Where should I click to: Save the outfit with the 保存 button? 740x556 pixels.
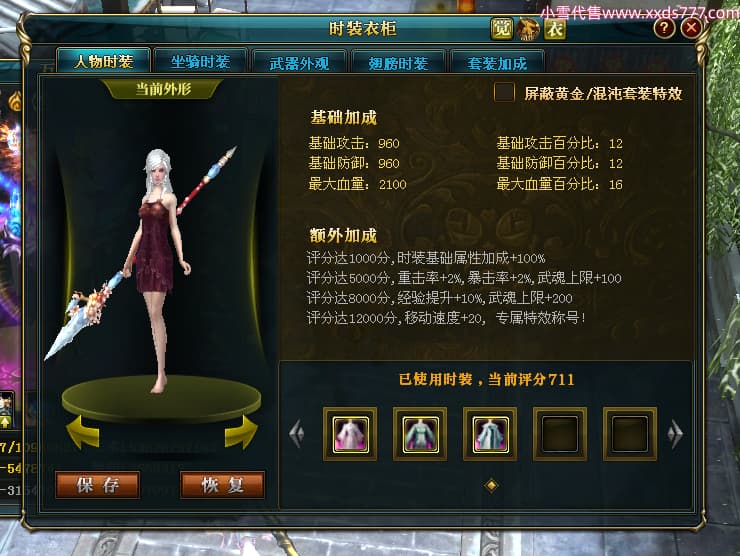[97, 485]
